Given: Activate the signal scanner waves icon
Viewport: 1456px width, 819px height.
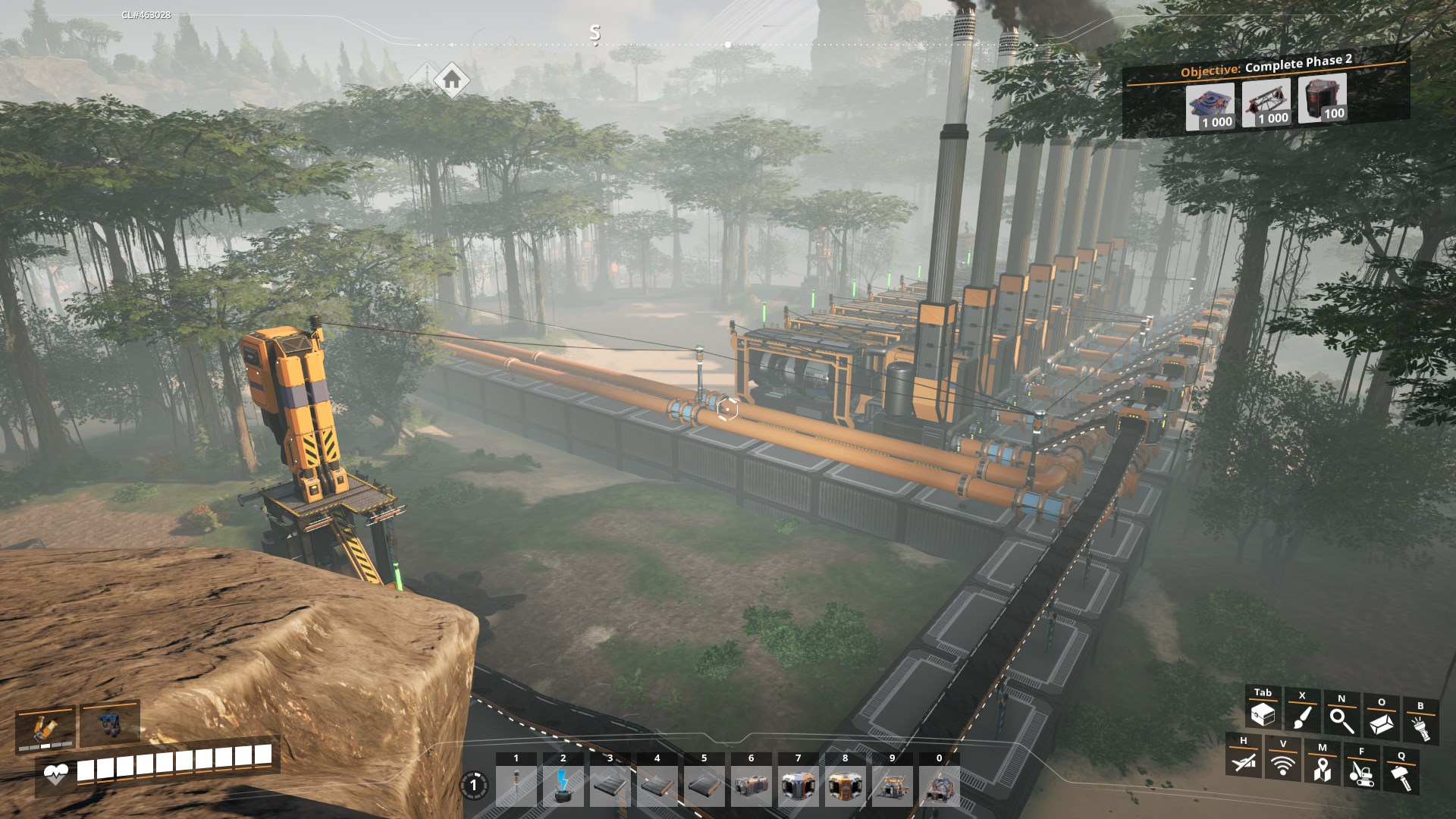Looking at the screenshot, I should point(1282,764).
